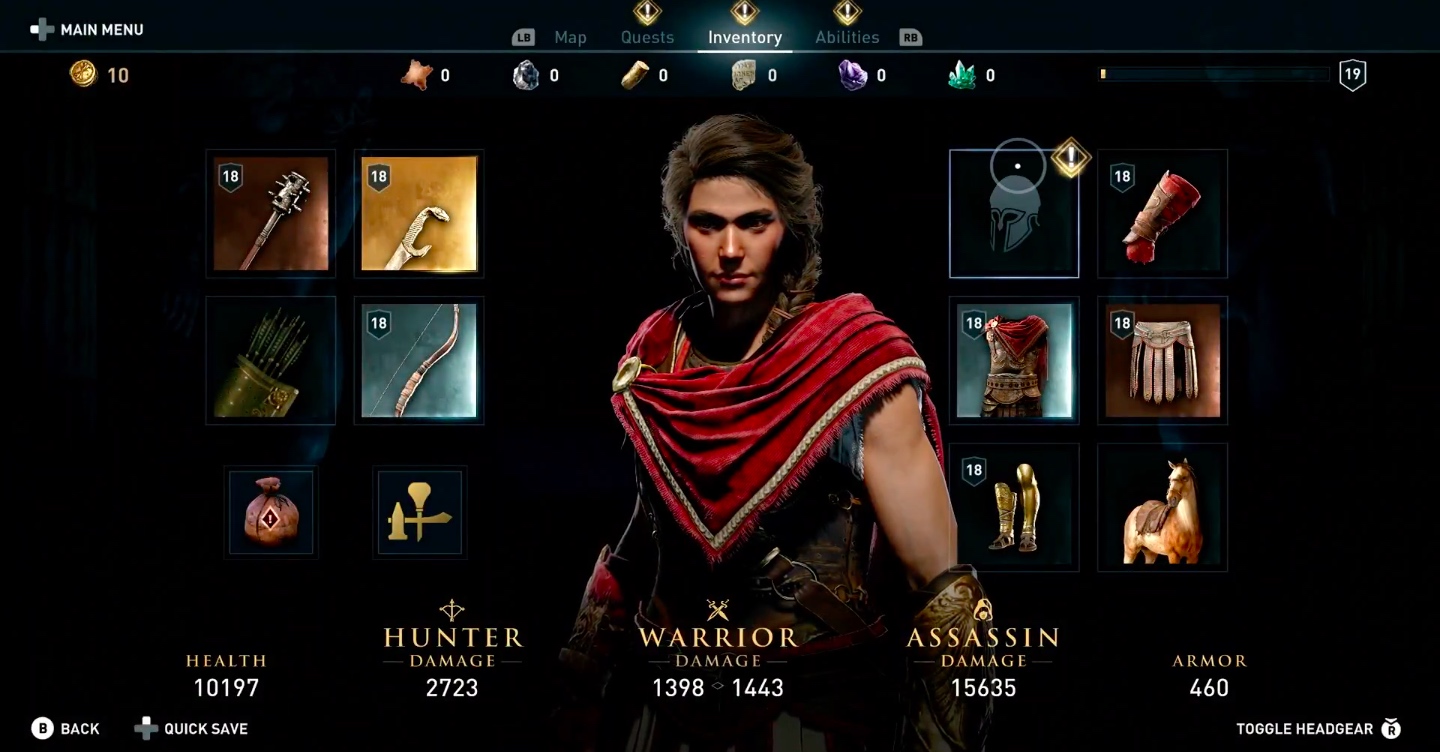Open the arrow quiver slot
1440x752 pixels.
(x=271, y=361)
